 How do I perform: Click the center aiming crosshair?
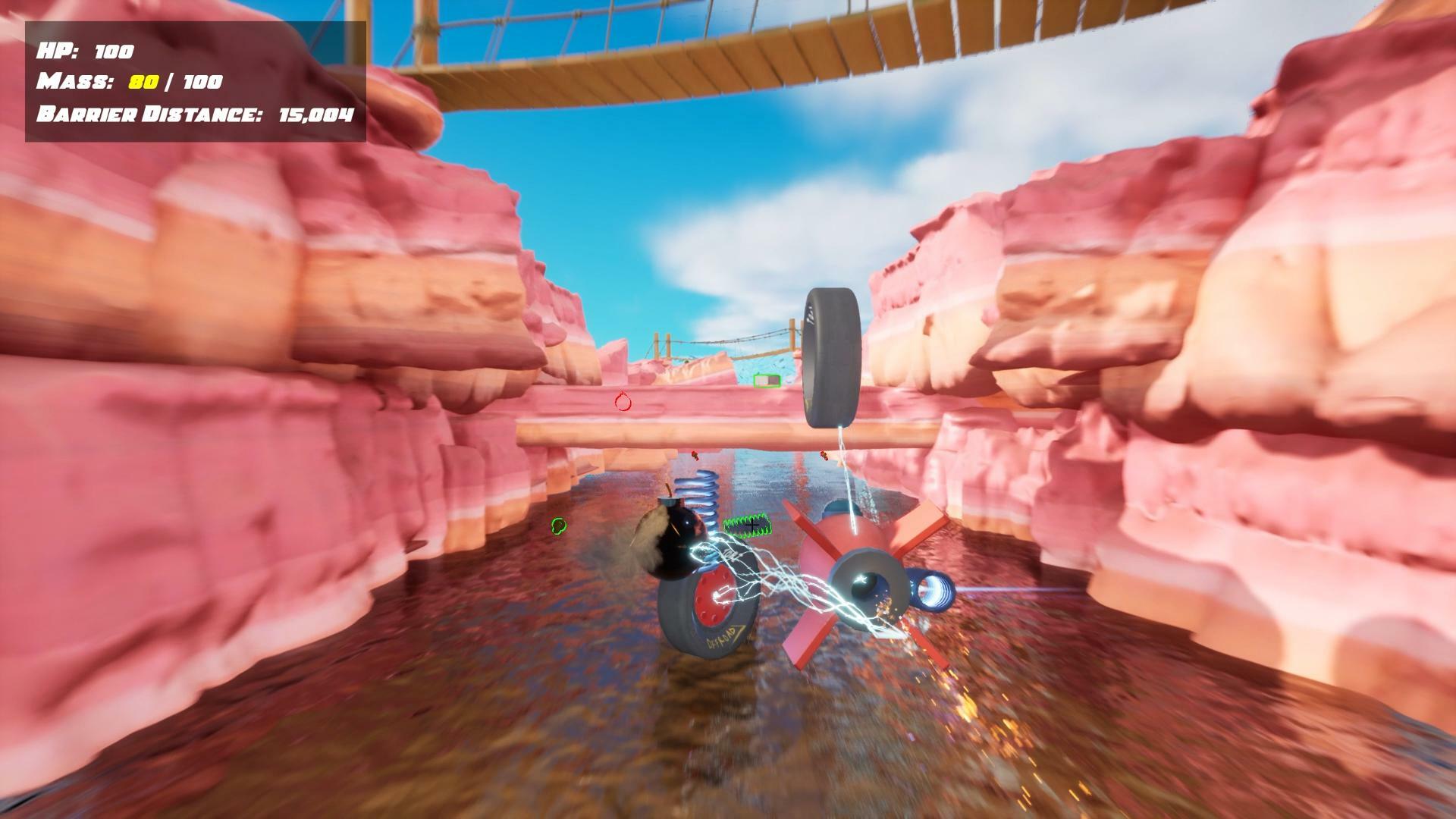(752, 525)
